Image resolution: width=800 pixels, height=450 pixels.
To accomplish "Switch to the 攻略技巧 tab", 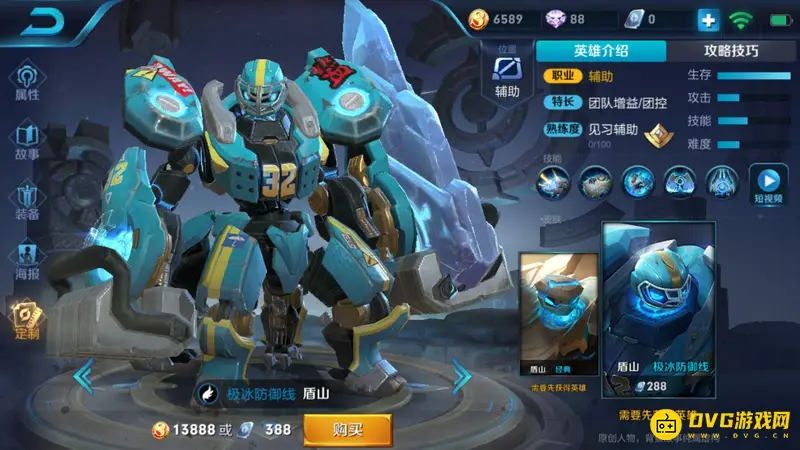I will pos(731,51).
